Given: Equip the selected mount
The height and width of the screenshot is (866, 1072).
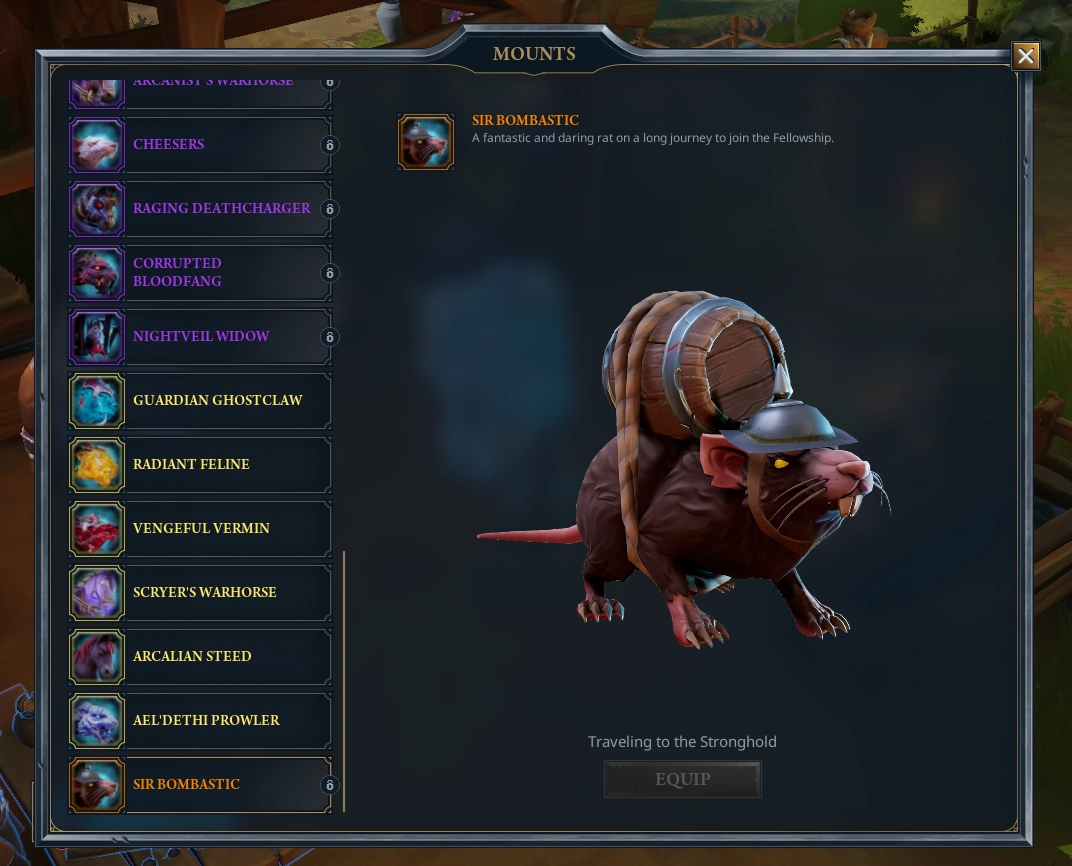Looking at the screenshot, I should pos(683,779).
